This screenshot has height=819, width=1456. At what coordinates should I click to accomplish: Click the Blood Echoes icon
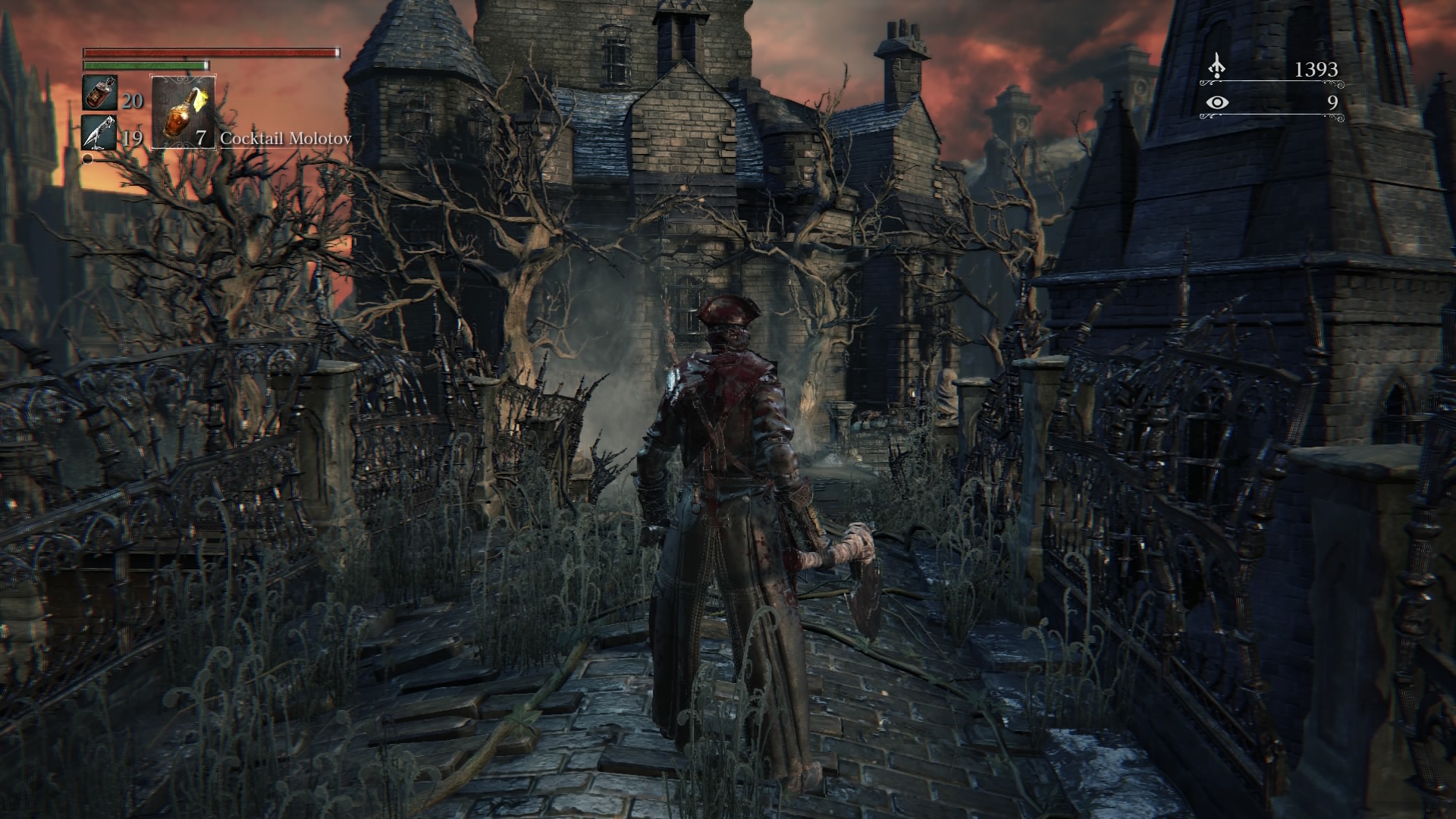pos(1216,67)
